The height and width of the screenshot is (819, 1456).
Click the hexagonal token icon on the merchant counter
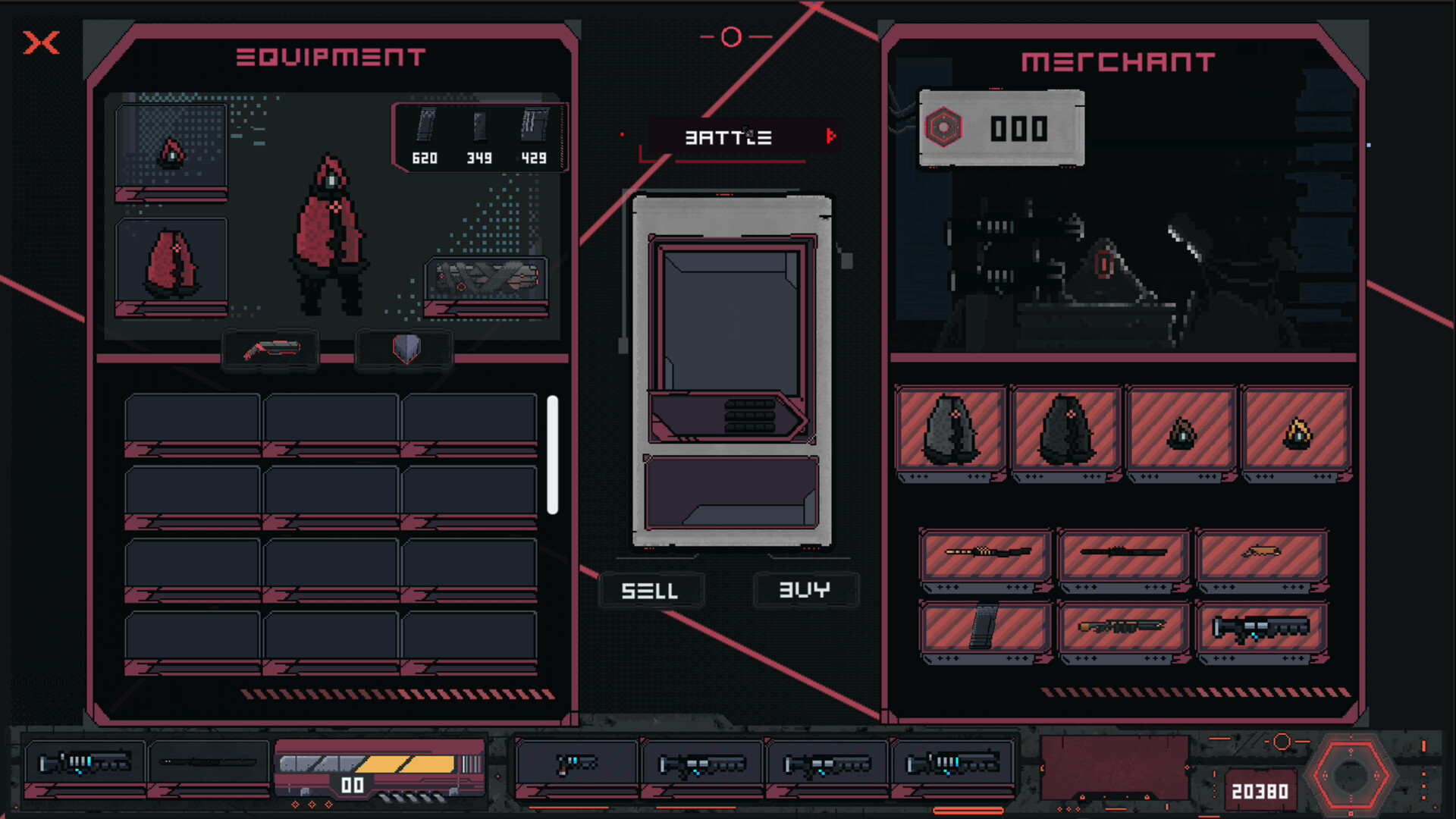[x=943, y=129]
